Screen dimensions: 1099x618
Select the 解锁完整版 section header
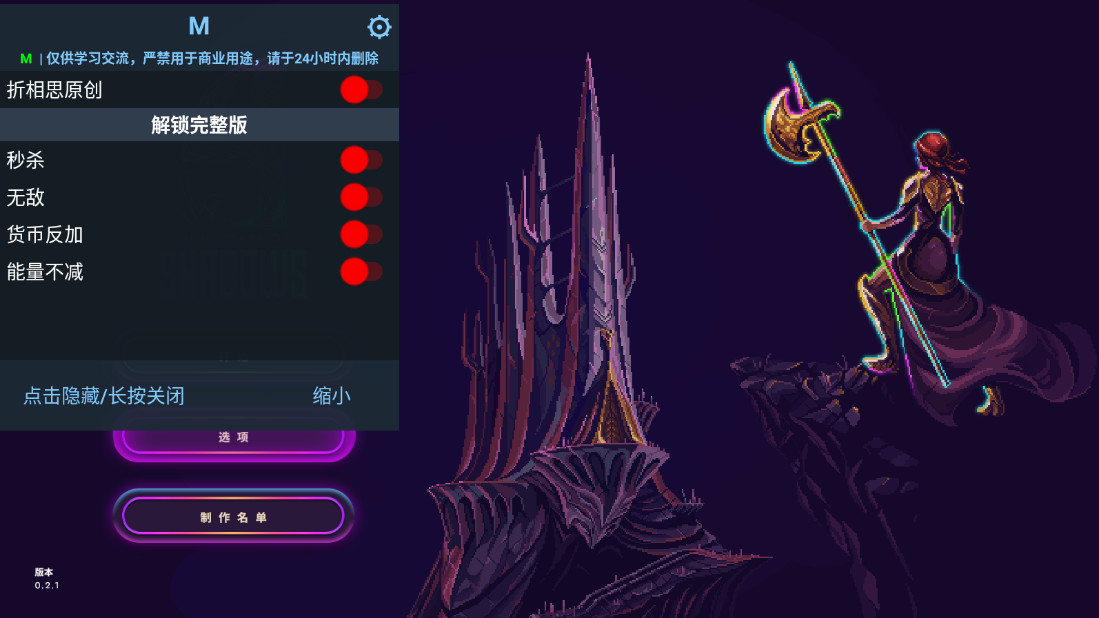199,125
